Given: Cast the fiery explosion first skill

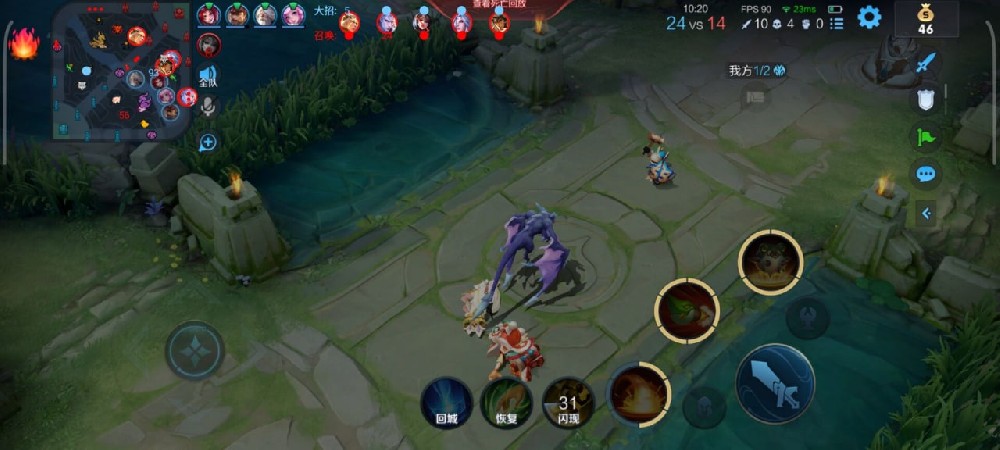Looking at the screenshot, I should click(639, 392).
